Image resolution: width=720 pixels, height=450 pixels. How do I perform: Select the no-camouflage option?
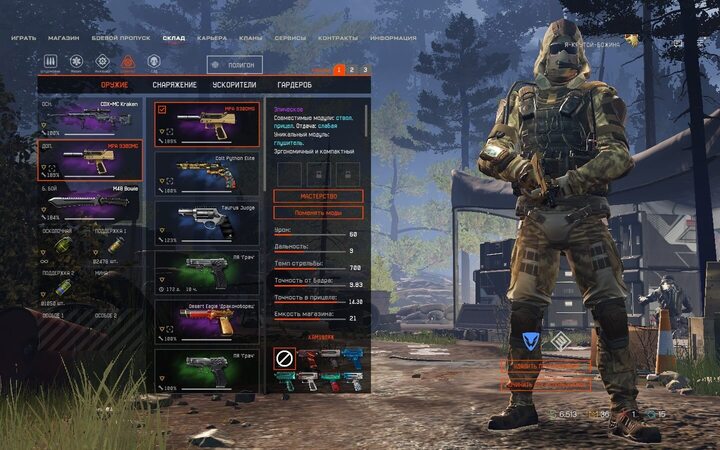click(283, 357)
